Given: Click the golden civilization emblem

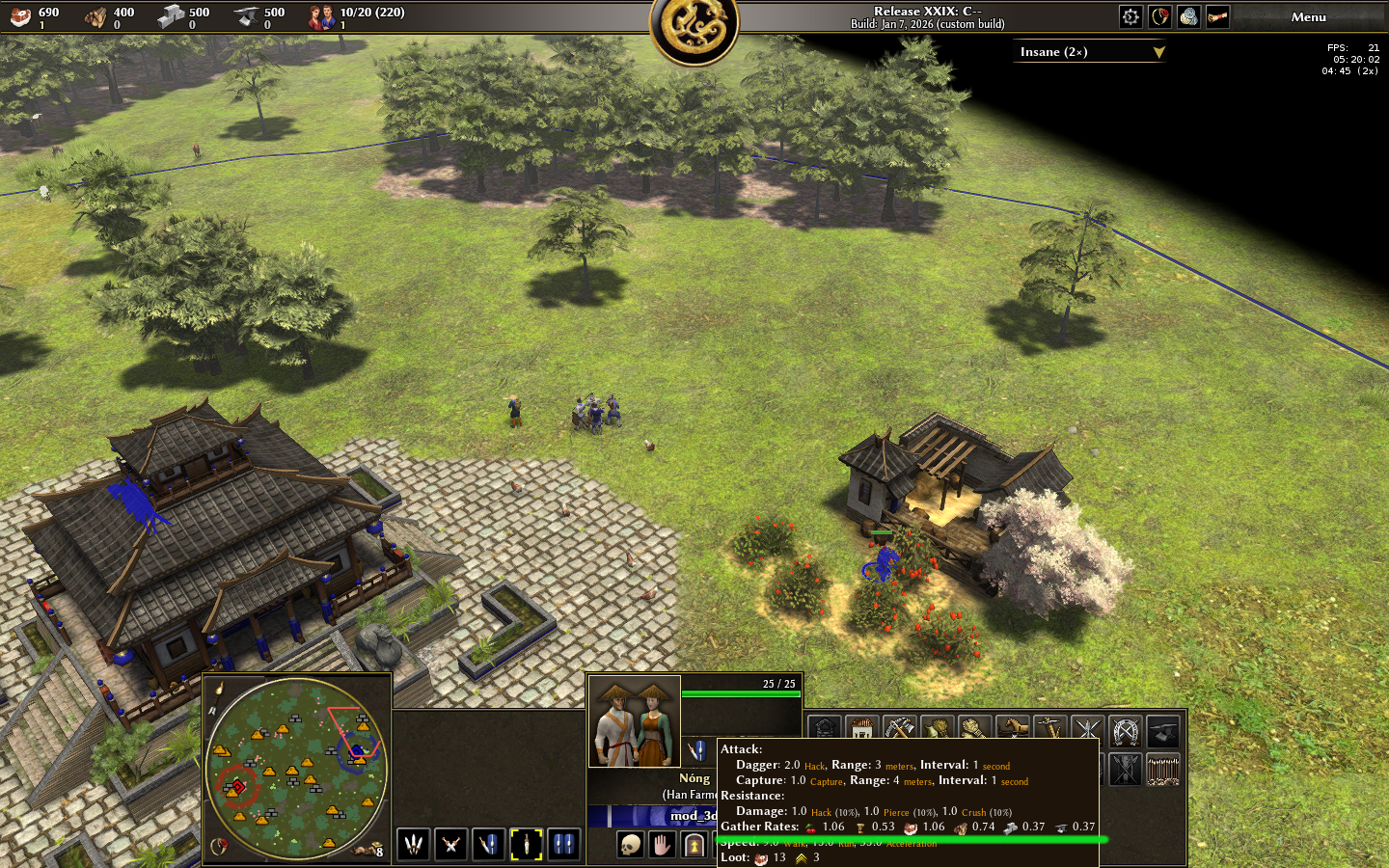Looking at the screenshot, I should point(694,29).
